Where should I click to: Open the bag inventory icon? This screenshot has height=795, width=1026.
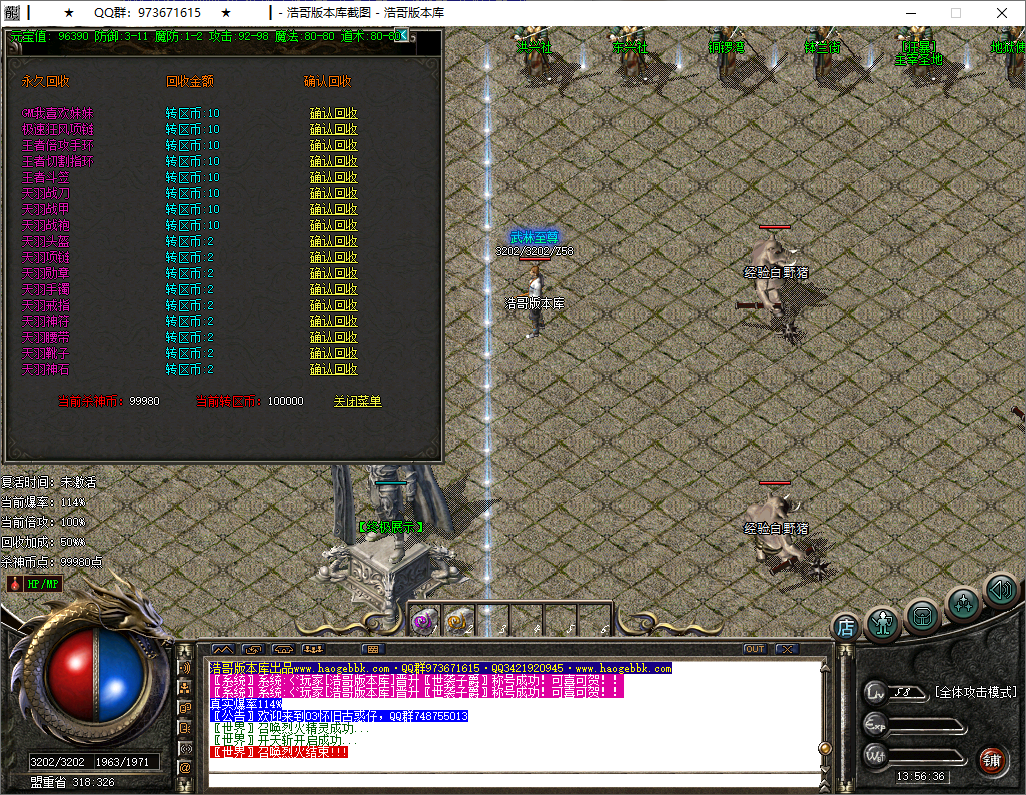[923, 615]
